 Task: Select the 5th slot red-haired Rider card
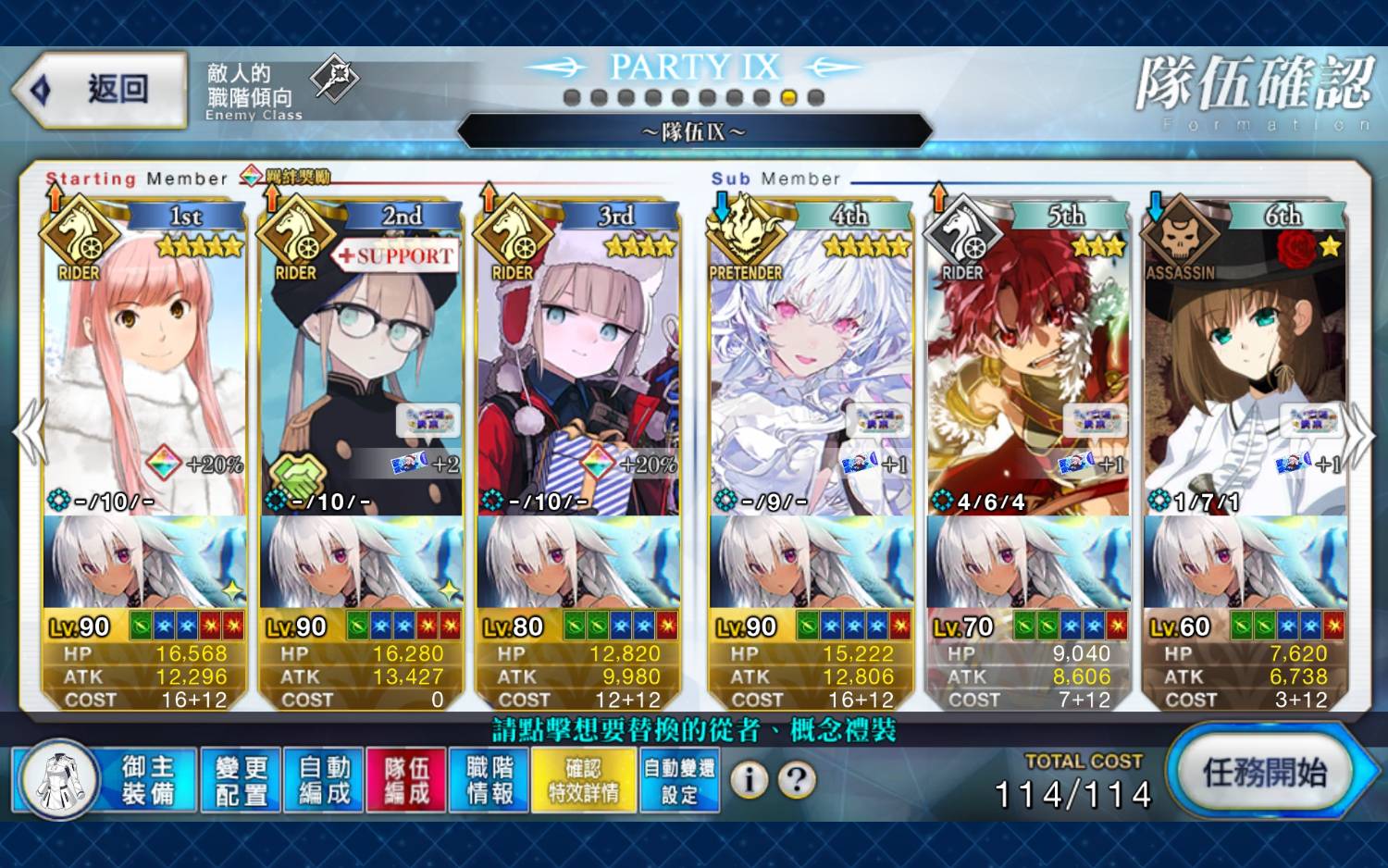tap(1027, 370)
